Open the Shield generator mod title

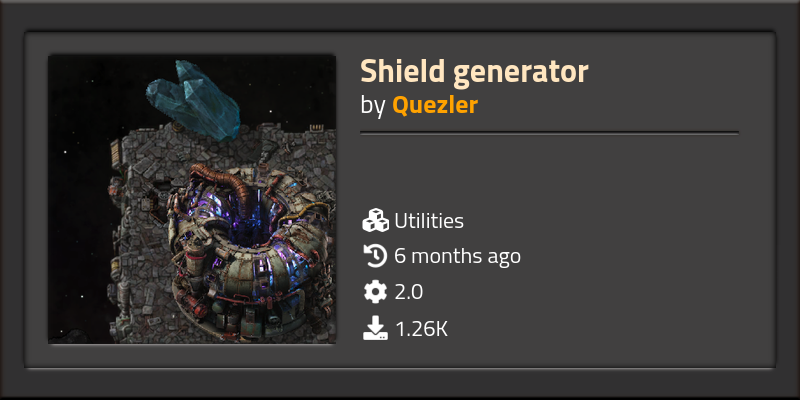(474, 71)
